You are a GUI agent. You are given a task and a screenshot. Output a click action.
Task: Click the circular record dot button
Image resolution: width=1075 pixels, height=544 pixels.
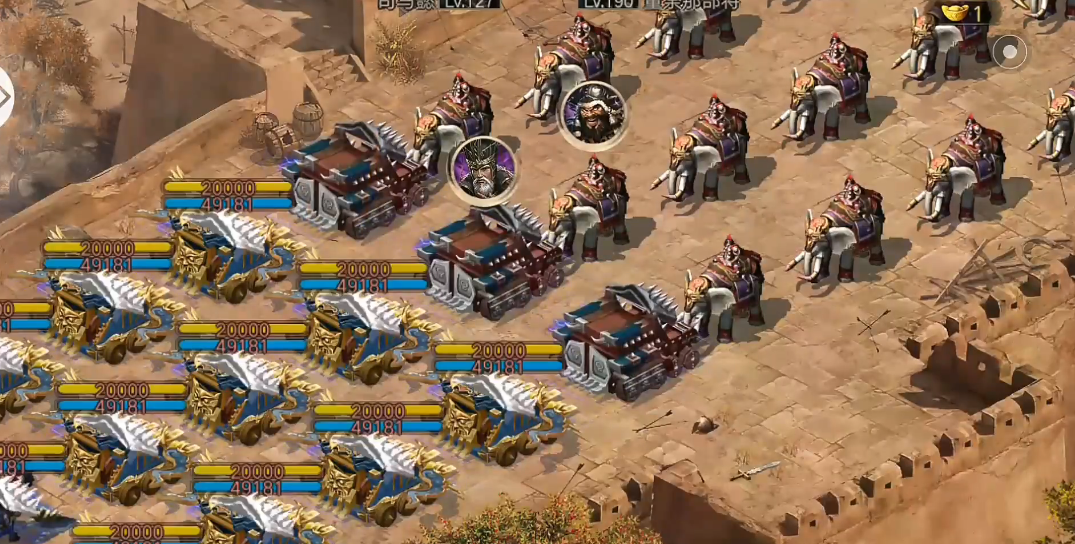pyautogui.click(x=1009, y=52)
